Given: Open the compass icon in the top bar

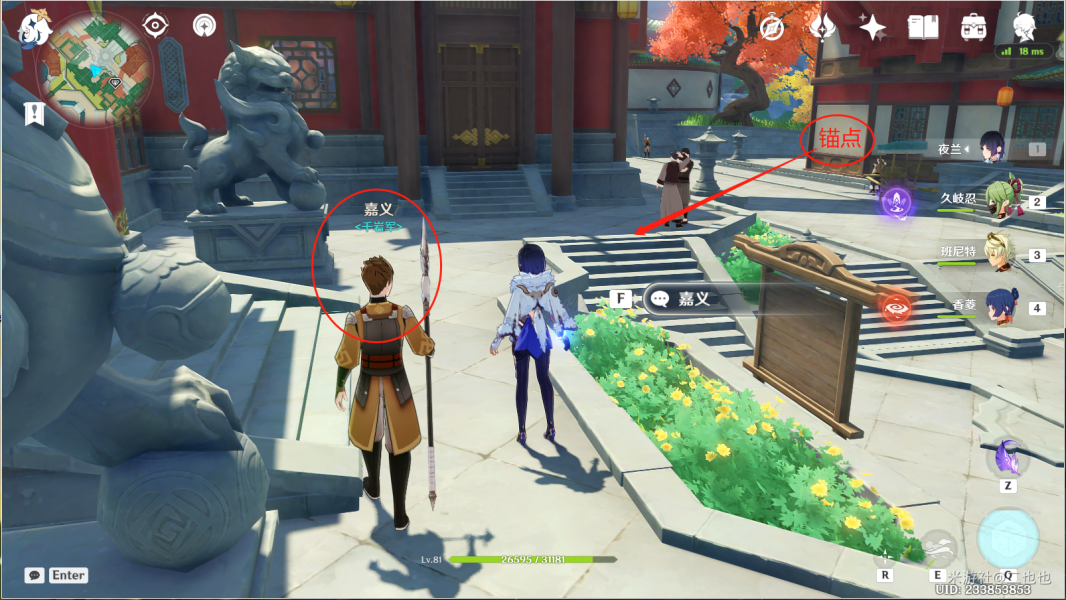Looking at the screenshot, I should 772,28.
